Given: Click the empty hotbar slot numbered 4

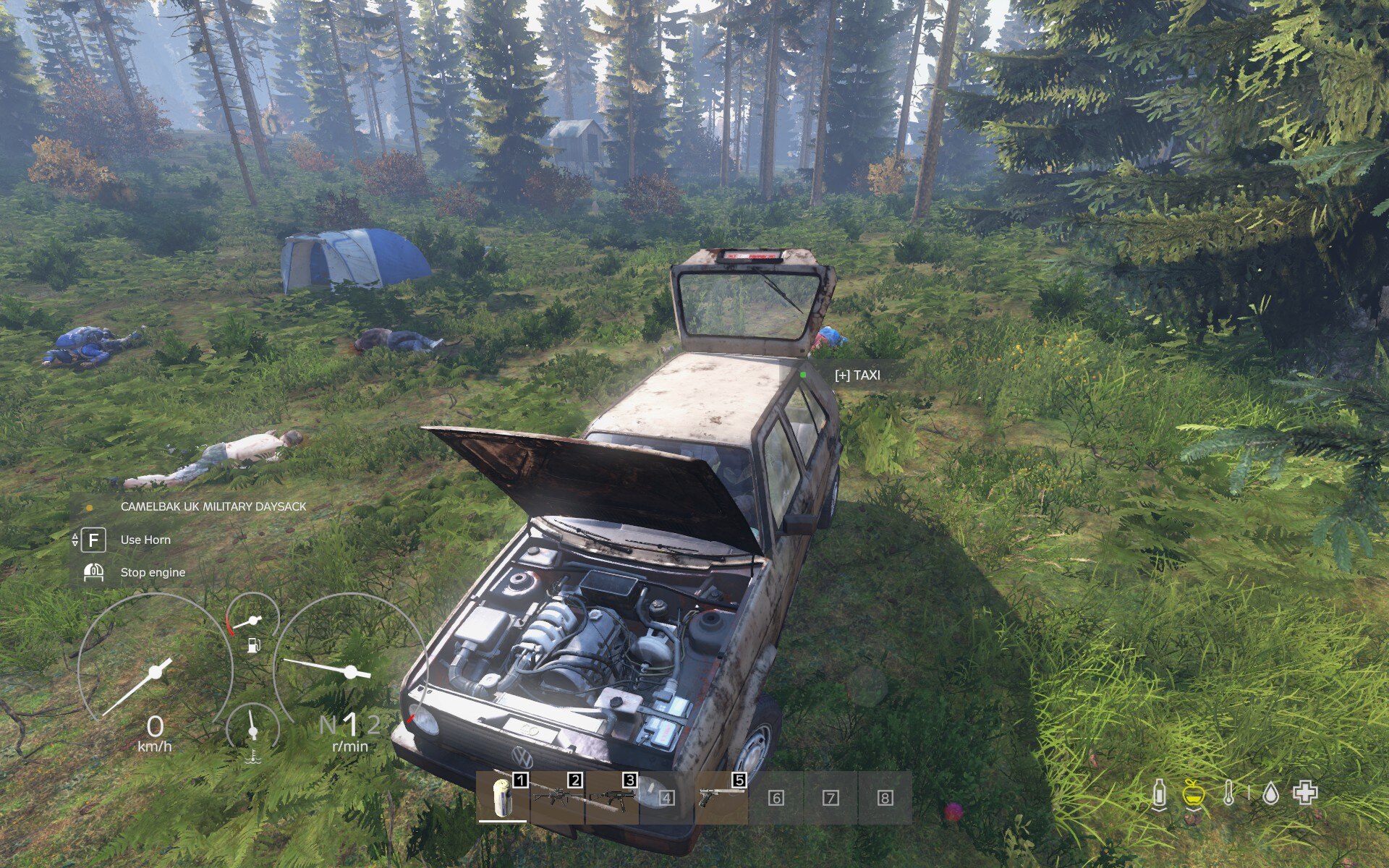Looking at the screenshot, I should coord(666,797).
